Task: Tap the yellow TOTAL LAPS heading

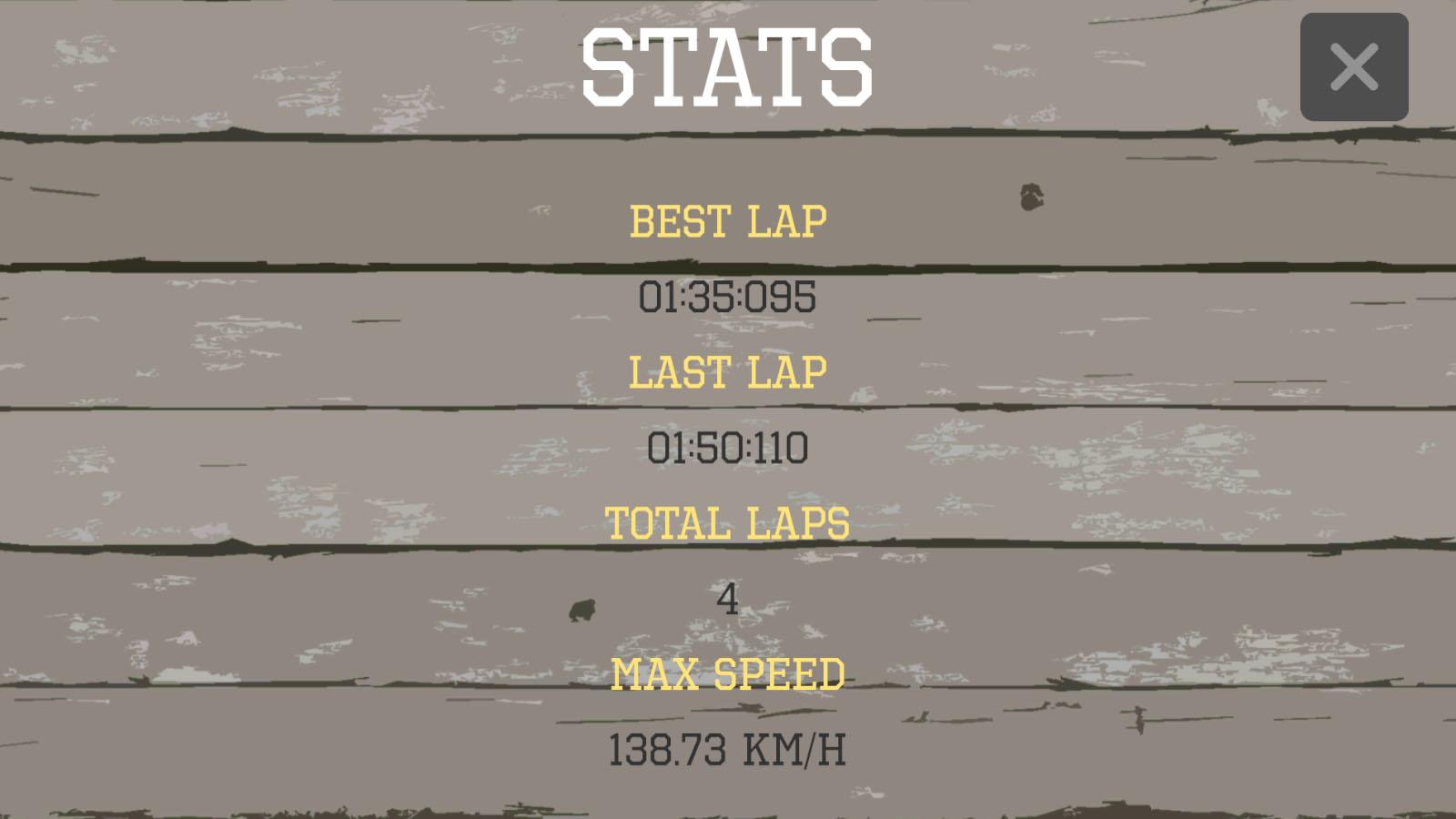Action: point(728,521)
